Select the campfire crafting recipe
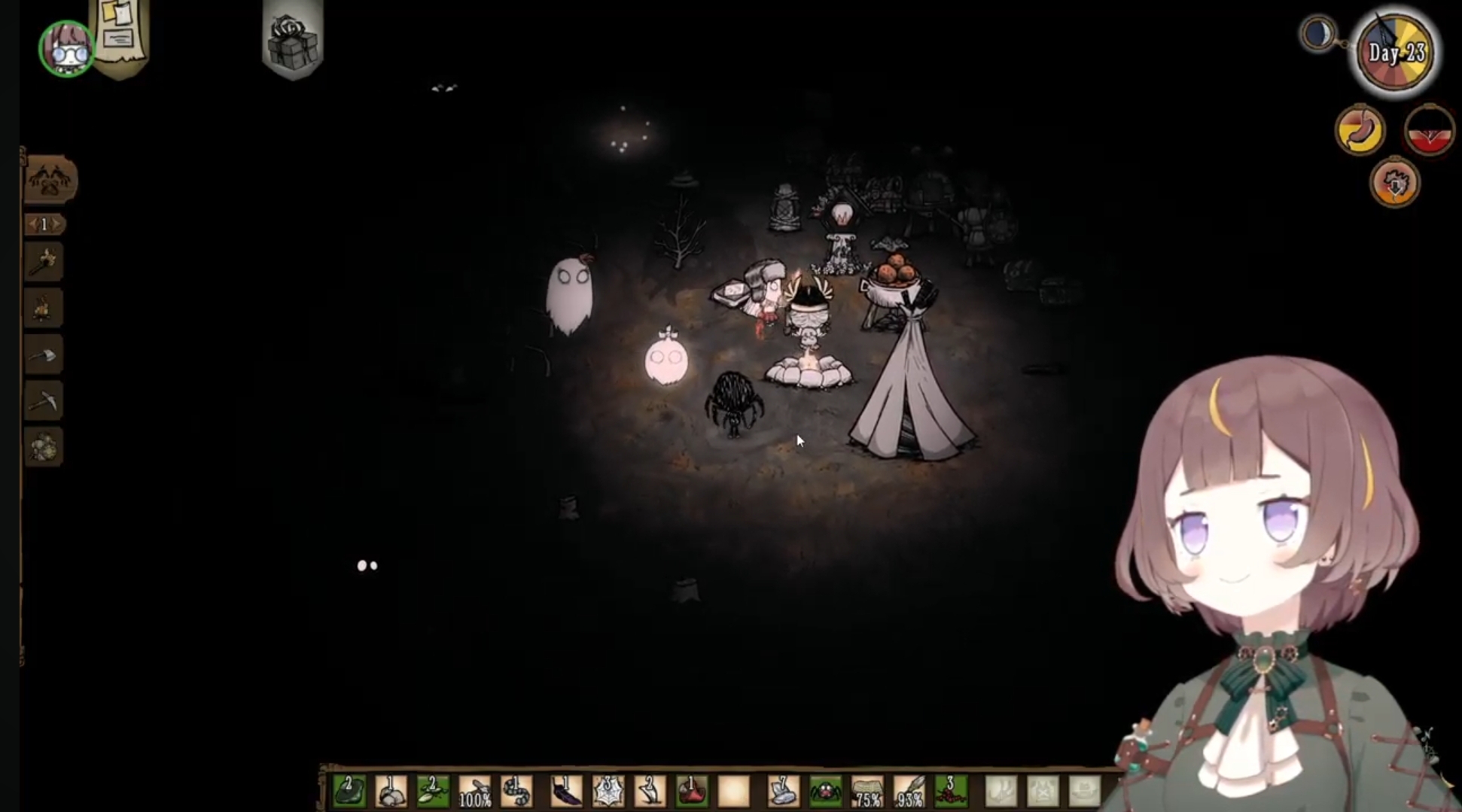1462x812 pixels. tap(43, 309)
